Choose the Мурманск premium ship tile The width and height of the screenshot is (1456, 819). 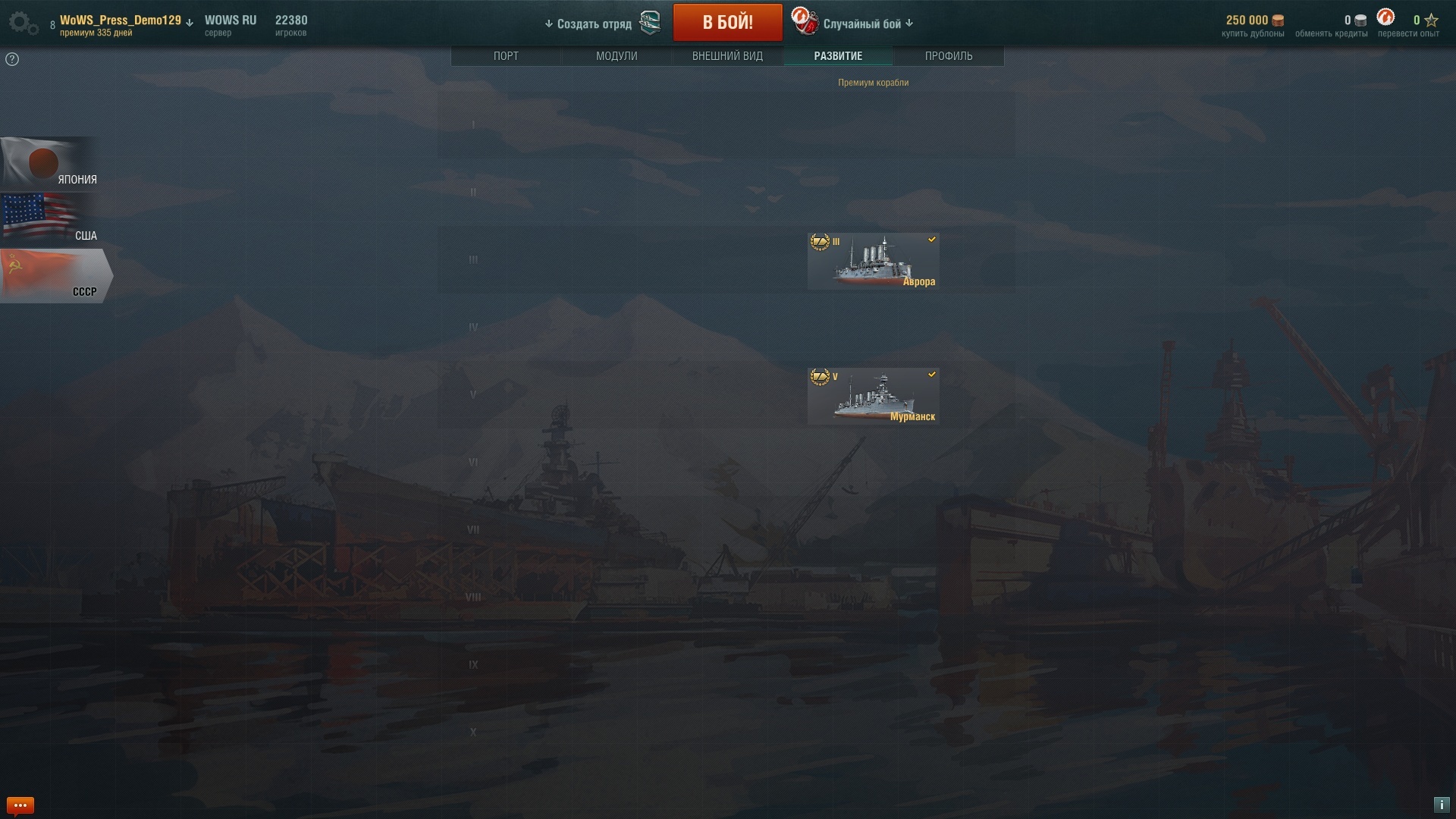point(873,397)
